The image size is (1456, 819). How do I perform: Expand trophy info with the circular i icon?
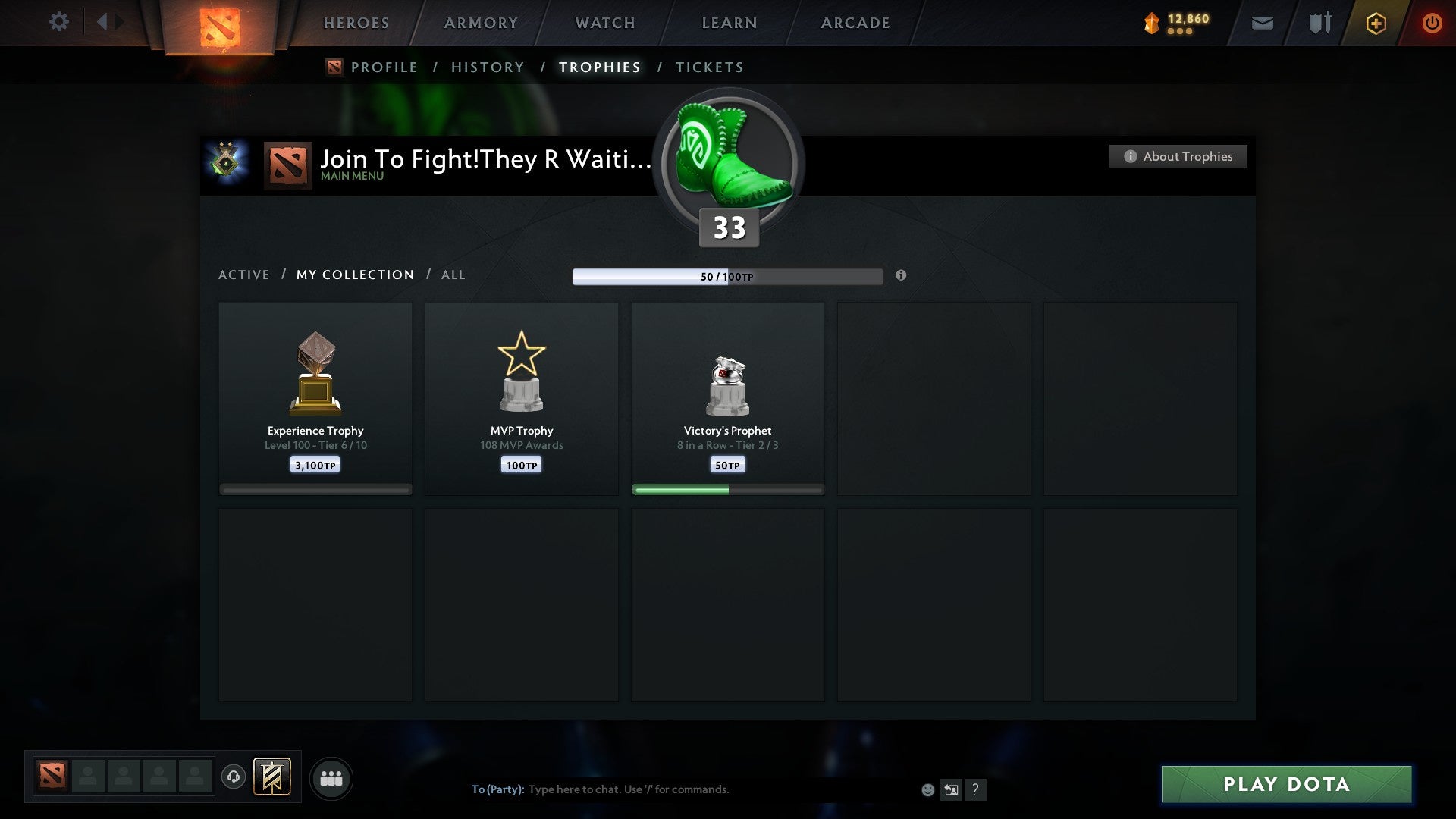[x=901, y=276]
